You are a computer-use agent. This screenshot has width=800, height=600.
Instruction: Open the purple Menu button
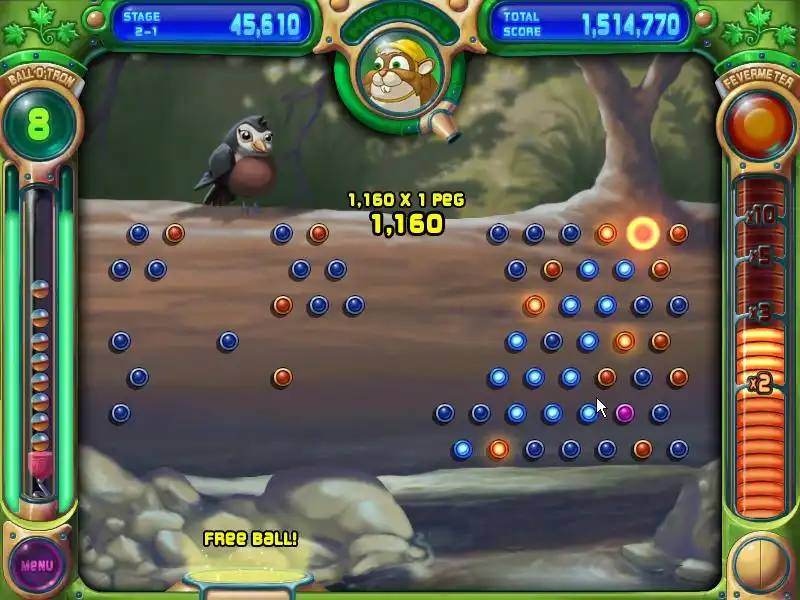(37, 564)
